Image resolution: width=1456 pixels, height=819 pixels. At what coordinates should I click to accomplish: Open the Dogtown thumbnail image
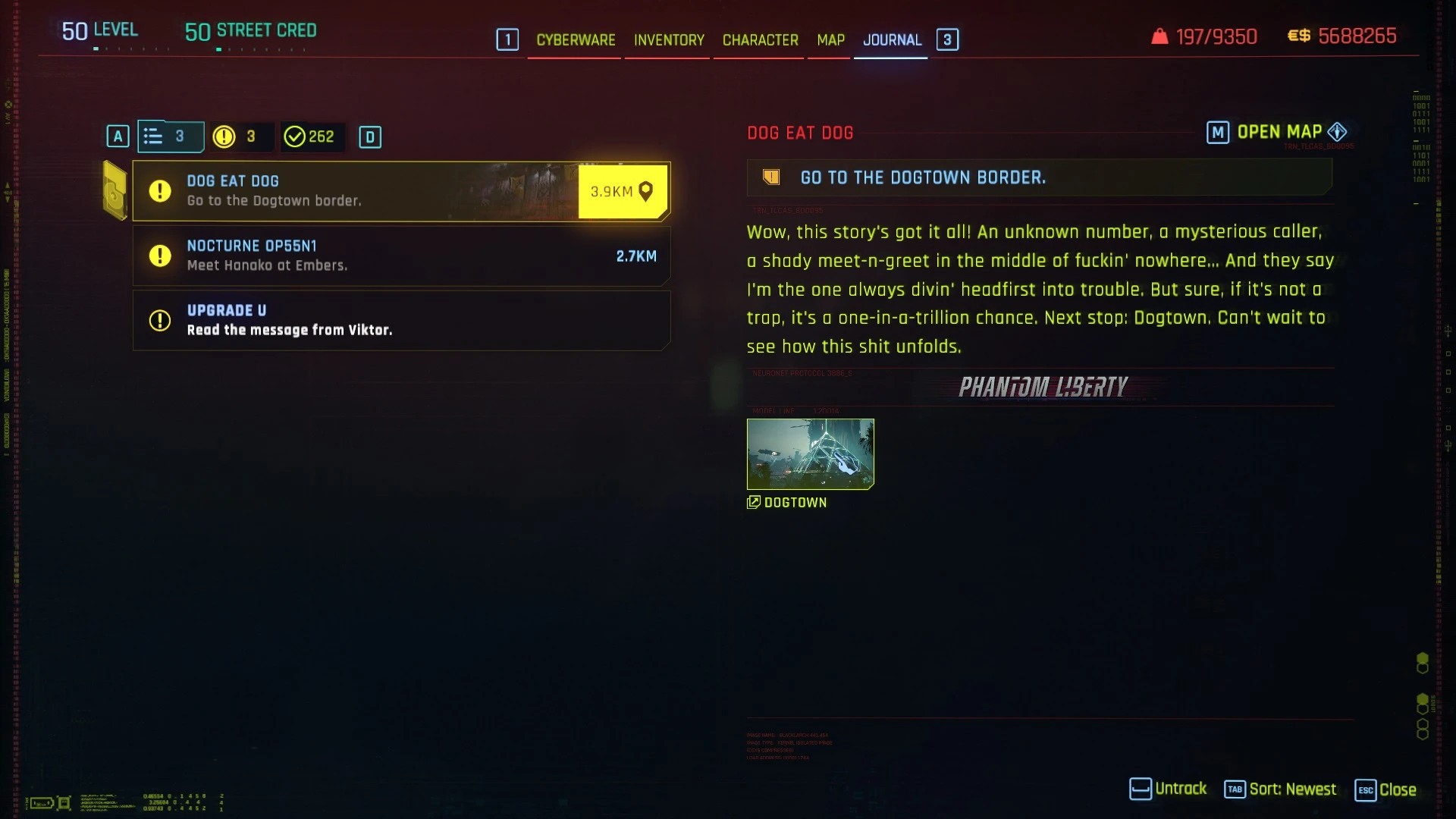click(810, 453)
